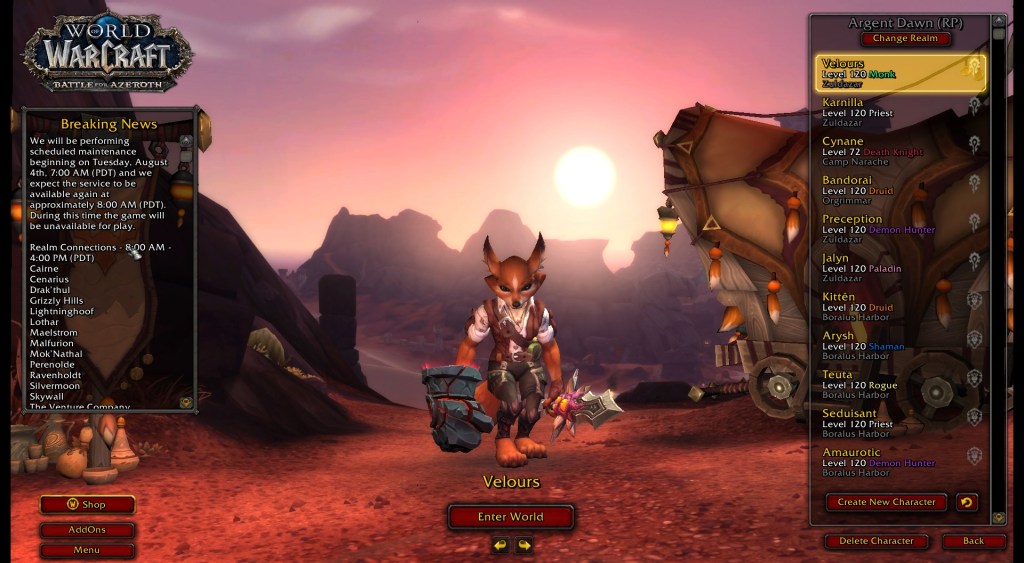Rotate character right with arrow button
The image size is (1024, 563).
coord(523,545)
